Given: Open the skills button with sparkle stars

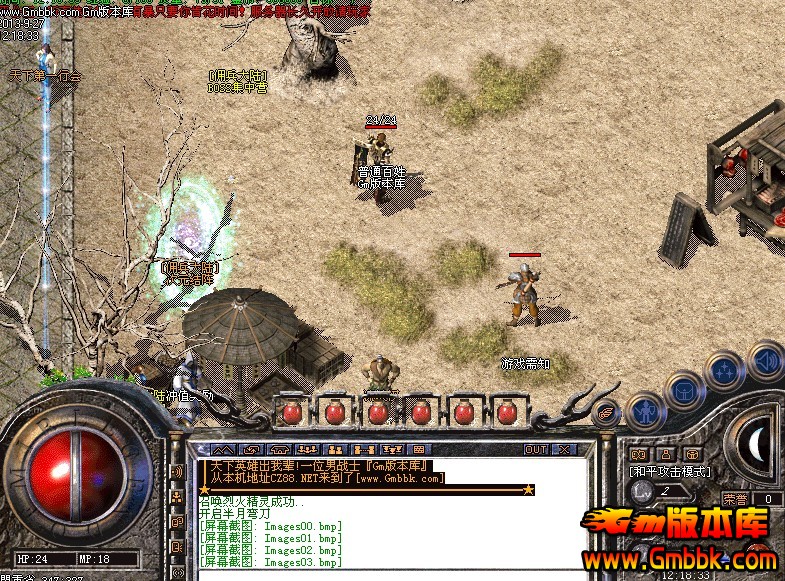Looking at the screenshot, I should pos(725,371).
